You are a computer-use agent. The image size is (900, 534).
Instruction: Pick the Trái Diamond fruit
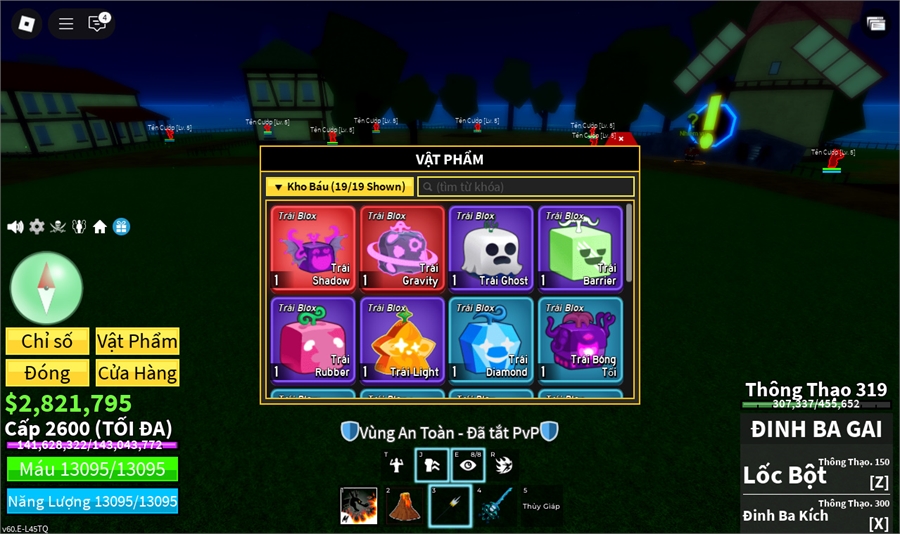point(491,339)
